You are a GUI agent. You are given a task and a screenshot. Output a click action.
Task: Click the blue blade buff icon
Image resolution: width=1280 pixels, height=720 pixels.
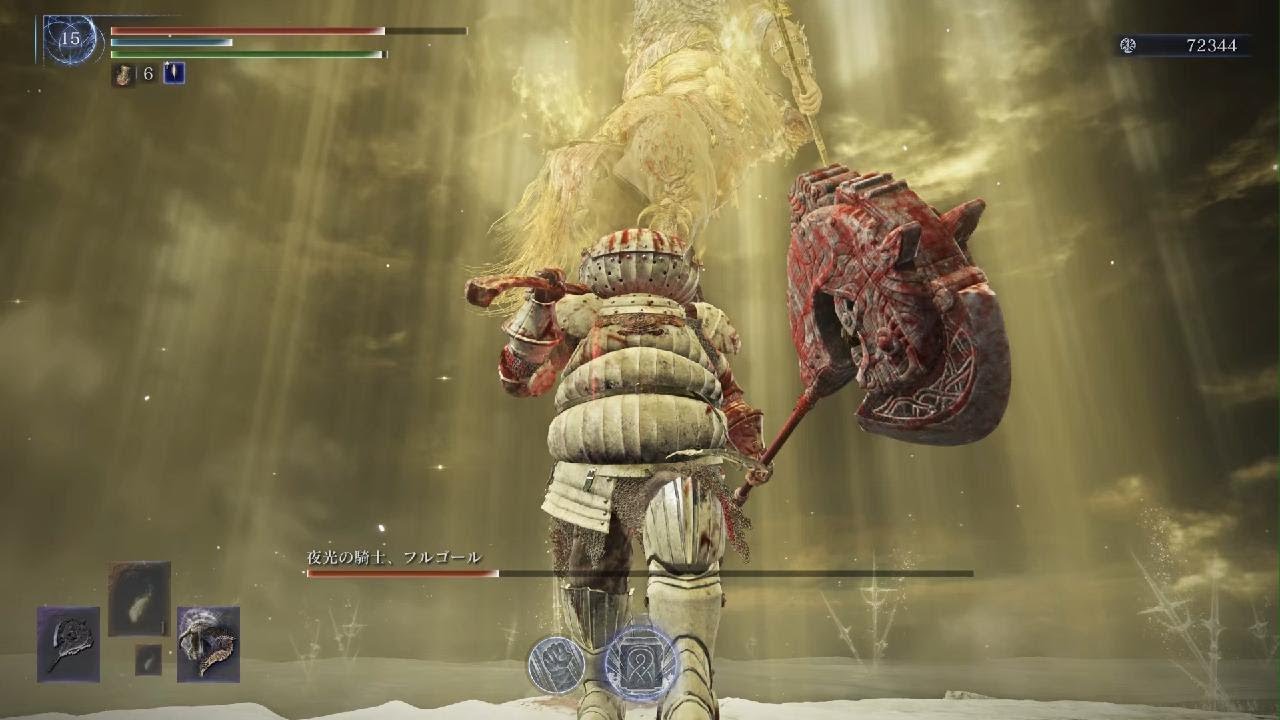tap(174, 73)
